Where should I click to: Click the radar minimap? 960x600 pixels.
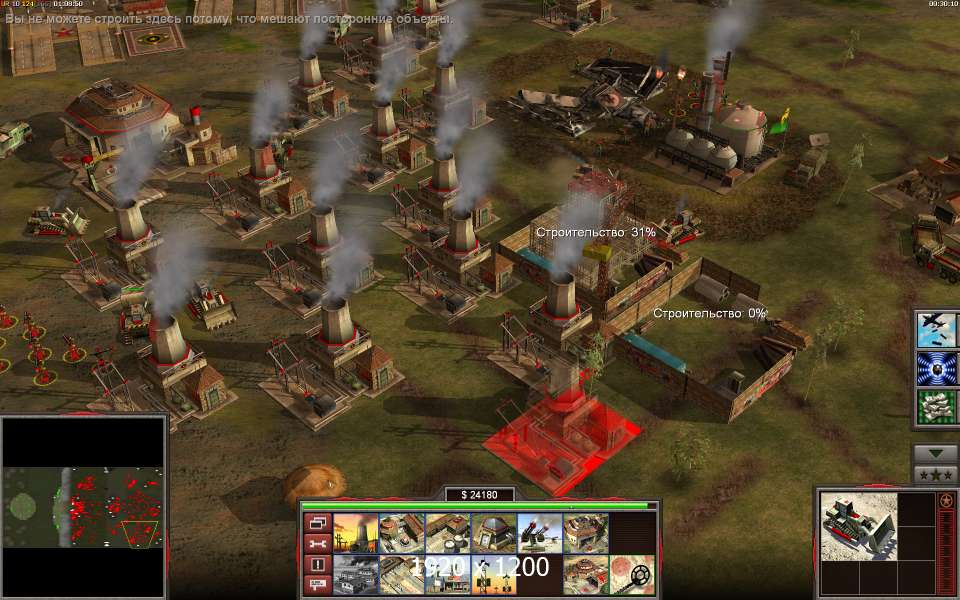point(83,507)
